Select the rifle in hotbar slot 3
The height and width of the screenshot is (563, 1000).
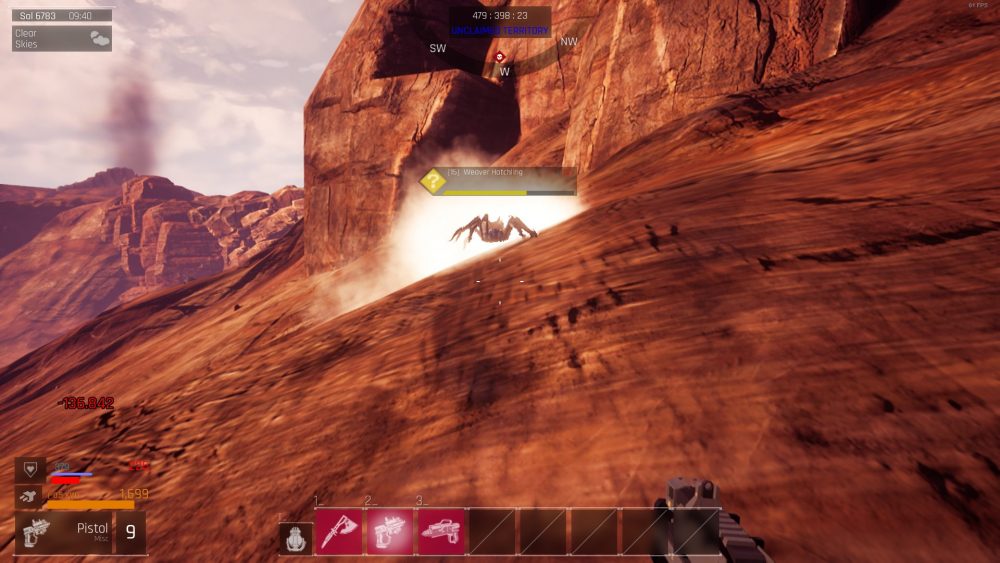tap(441, 532)
